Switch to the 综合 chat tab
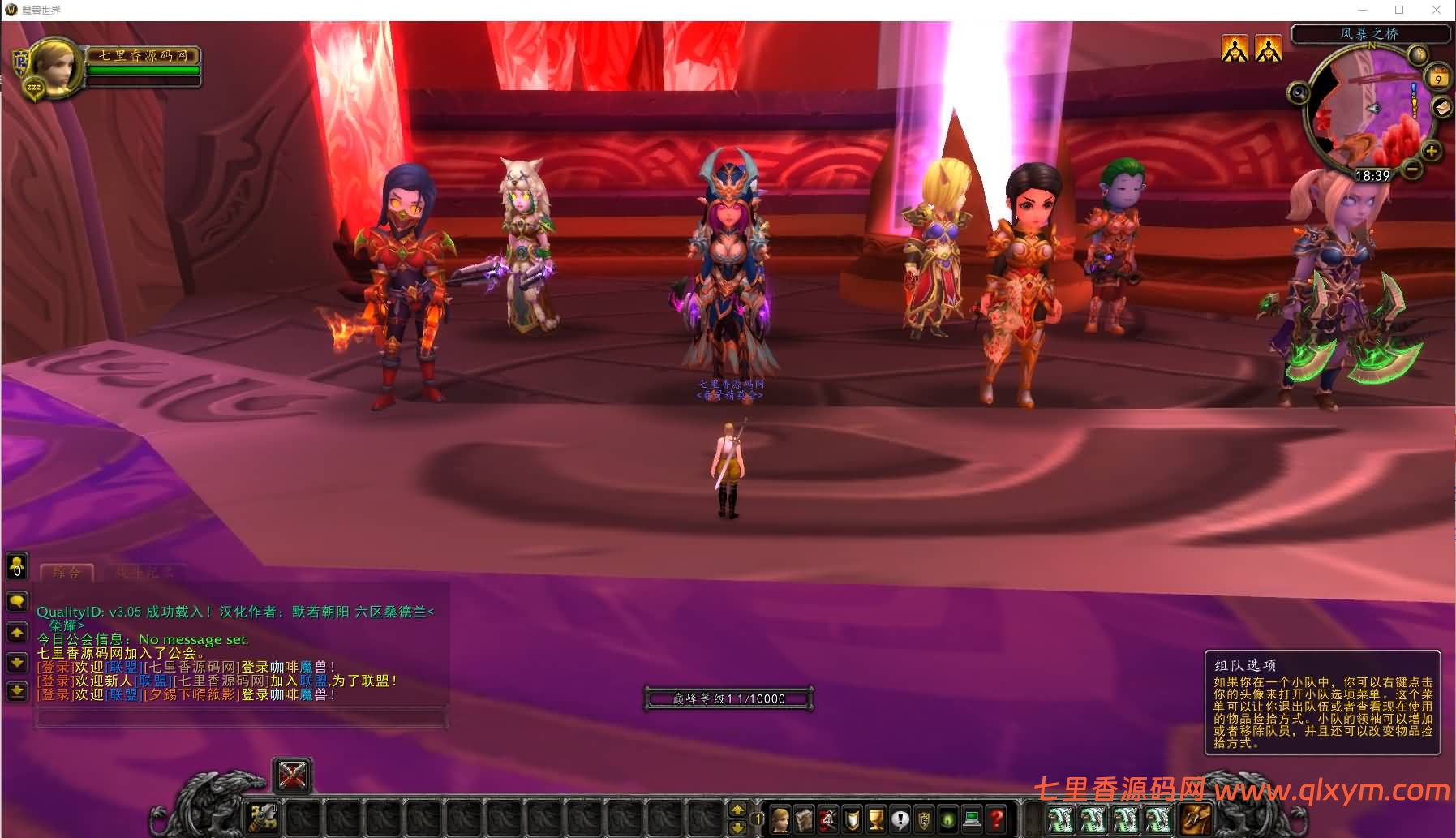1456x838 pixels. tap(67, 573)
